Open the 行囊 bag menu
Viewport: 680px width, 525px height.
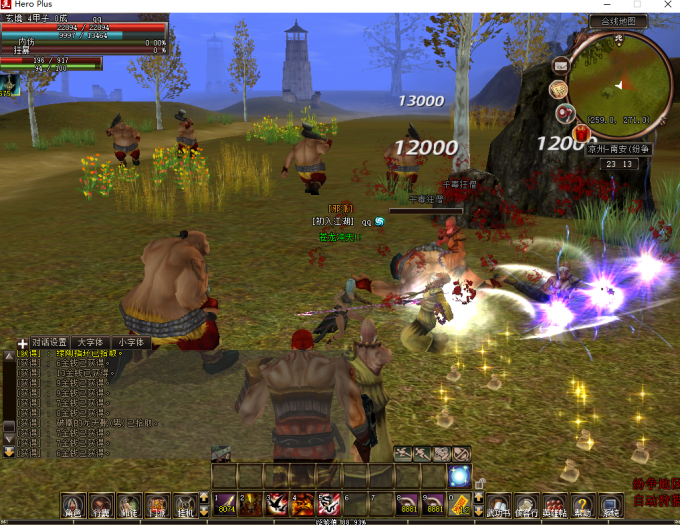[101, 505]
